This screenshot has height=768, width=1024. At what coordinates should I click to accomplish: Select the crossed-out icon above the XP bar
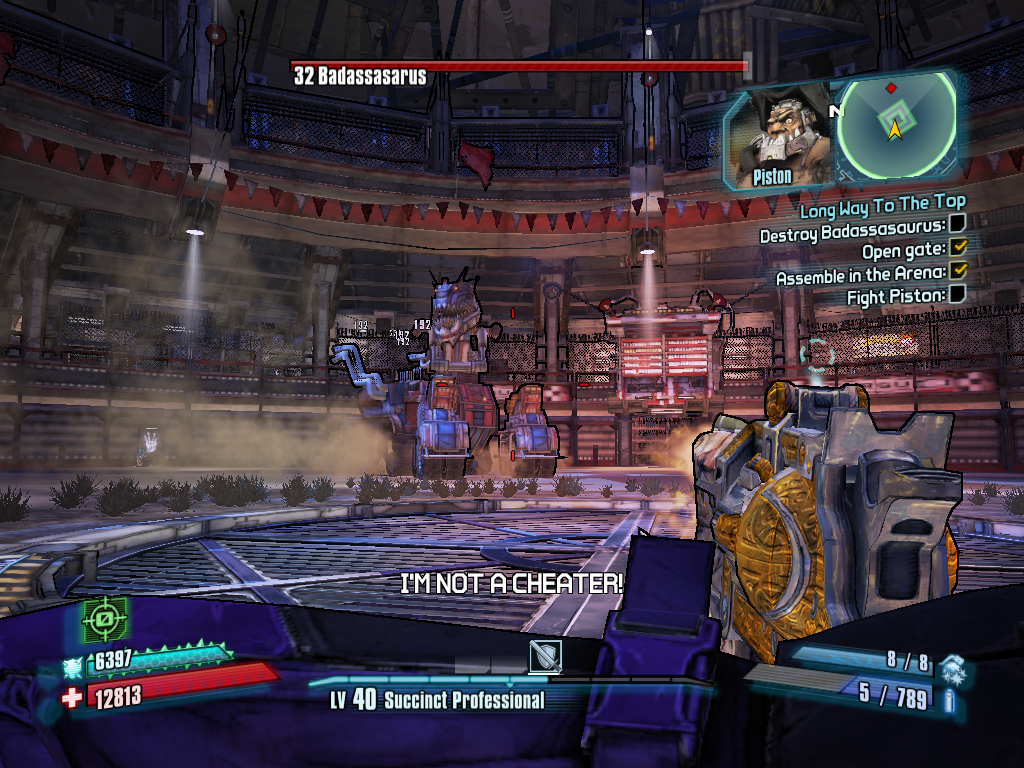point(545,656)
